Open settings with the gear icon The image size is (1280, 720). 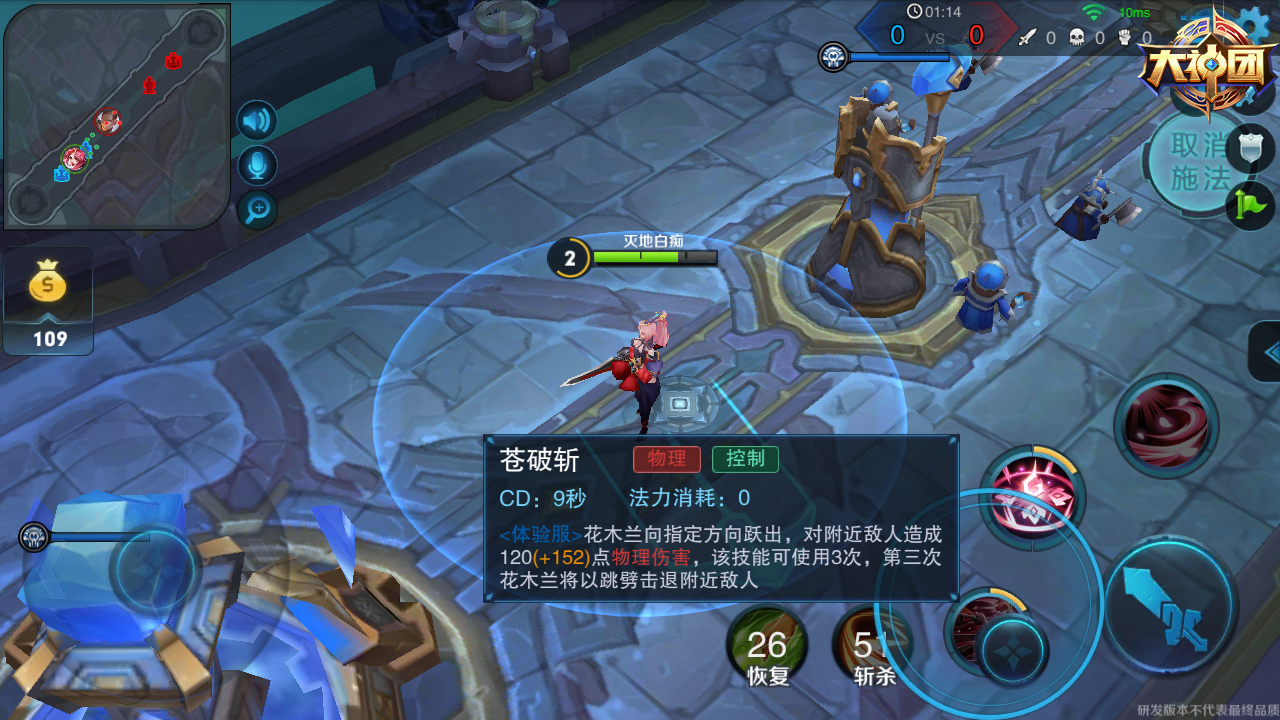[x=1256, y=22]
